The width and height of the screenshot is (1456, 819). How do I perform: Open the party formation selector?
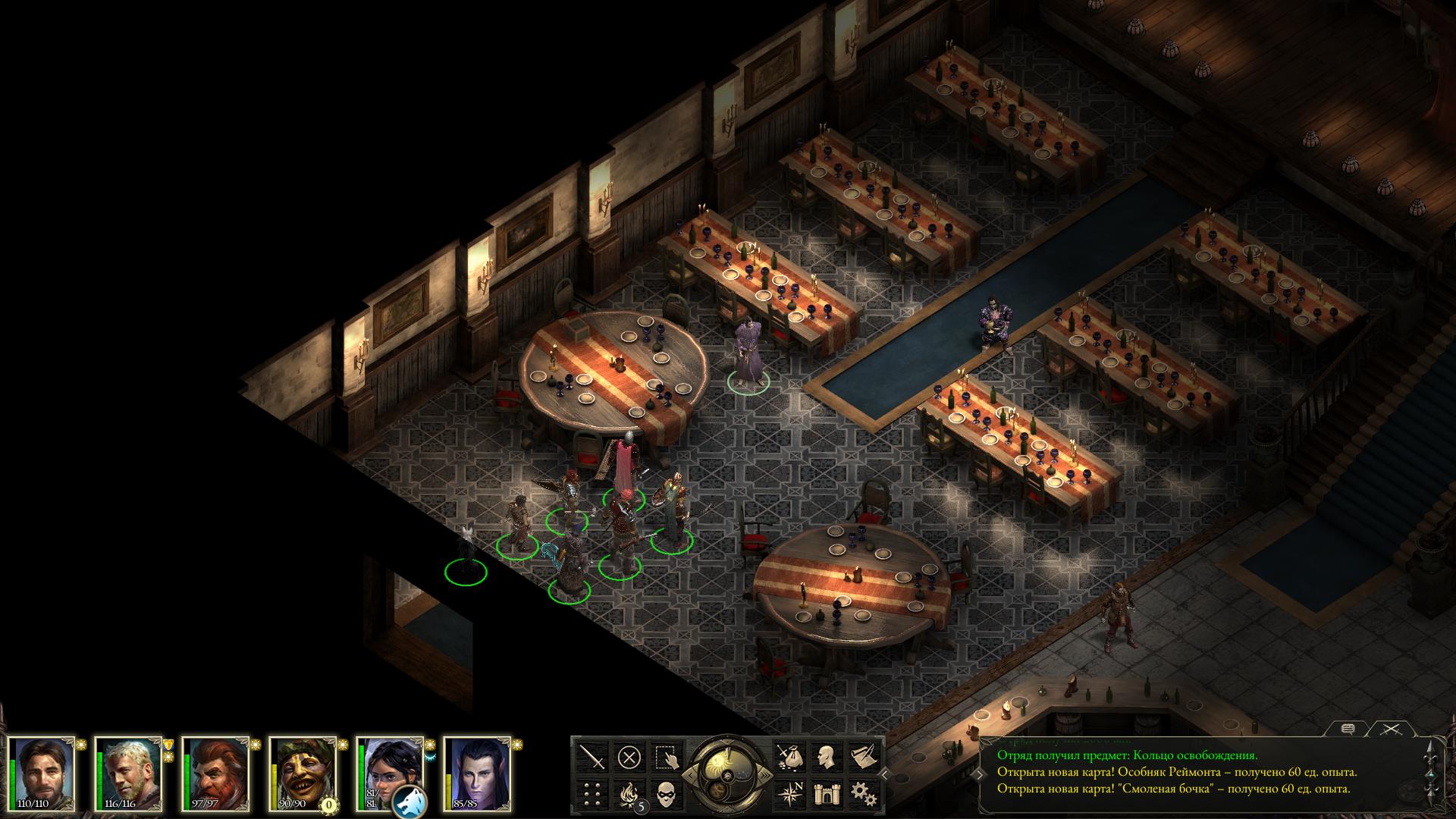[x=593, y=794]
